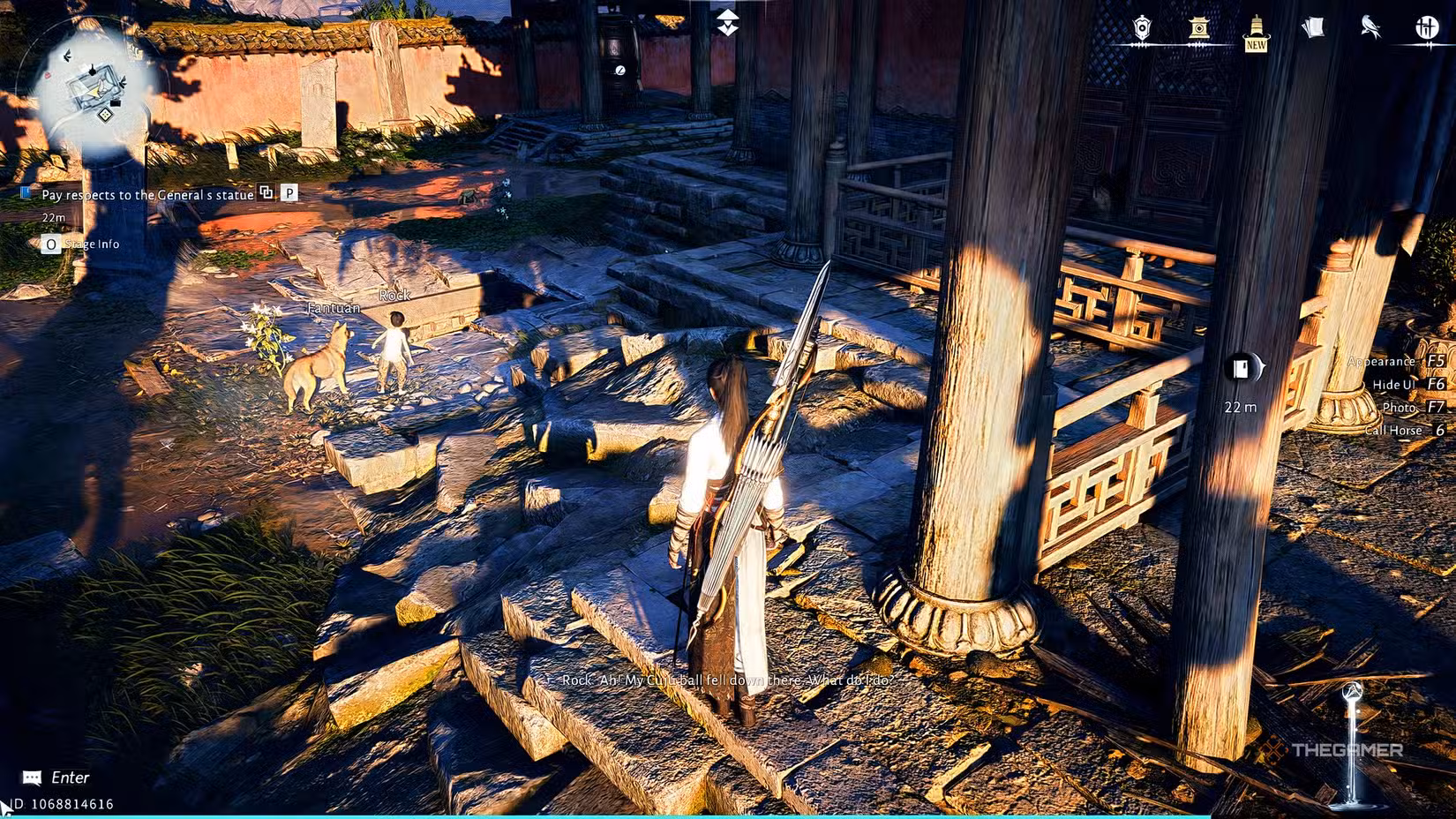Screen dimensions: 1456x819
Task: Click the papers/mail icon in top bar
Action: [1314, 26]
